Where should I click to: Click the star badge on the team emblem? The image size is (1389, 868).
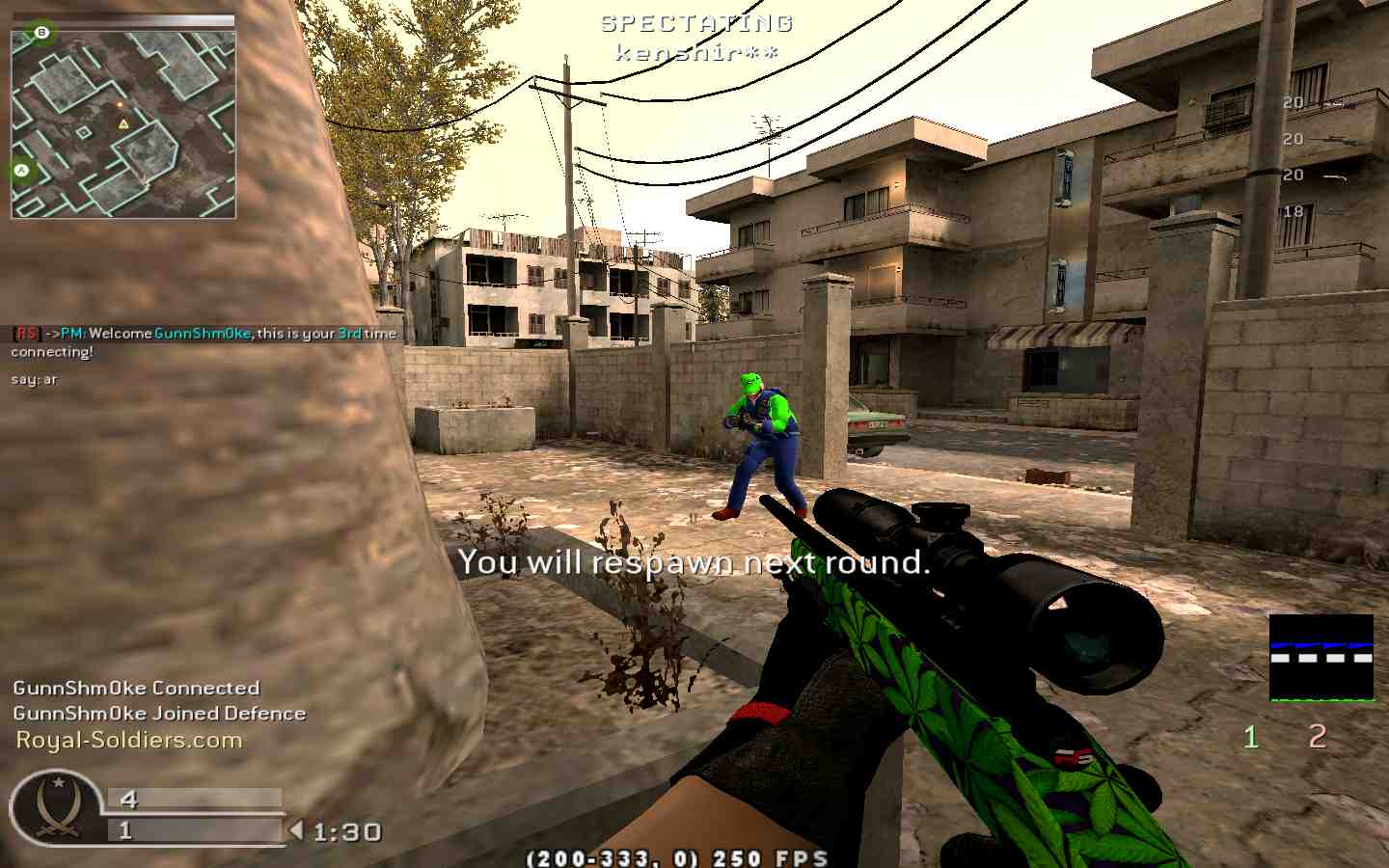point(60,783)
